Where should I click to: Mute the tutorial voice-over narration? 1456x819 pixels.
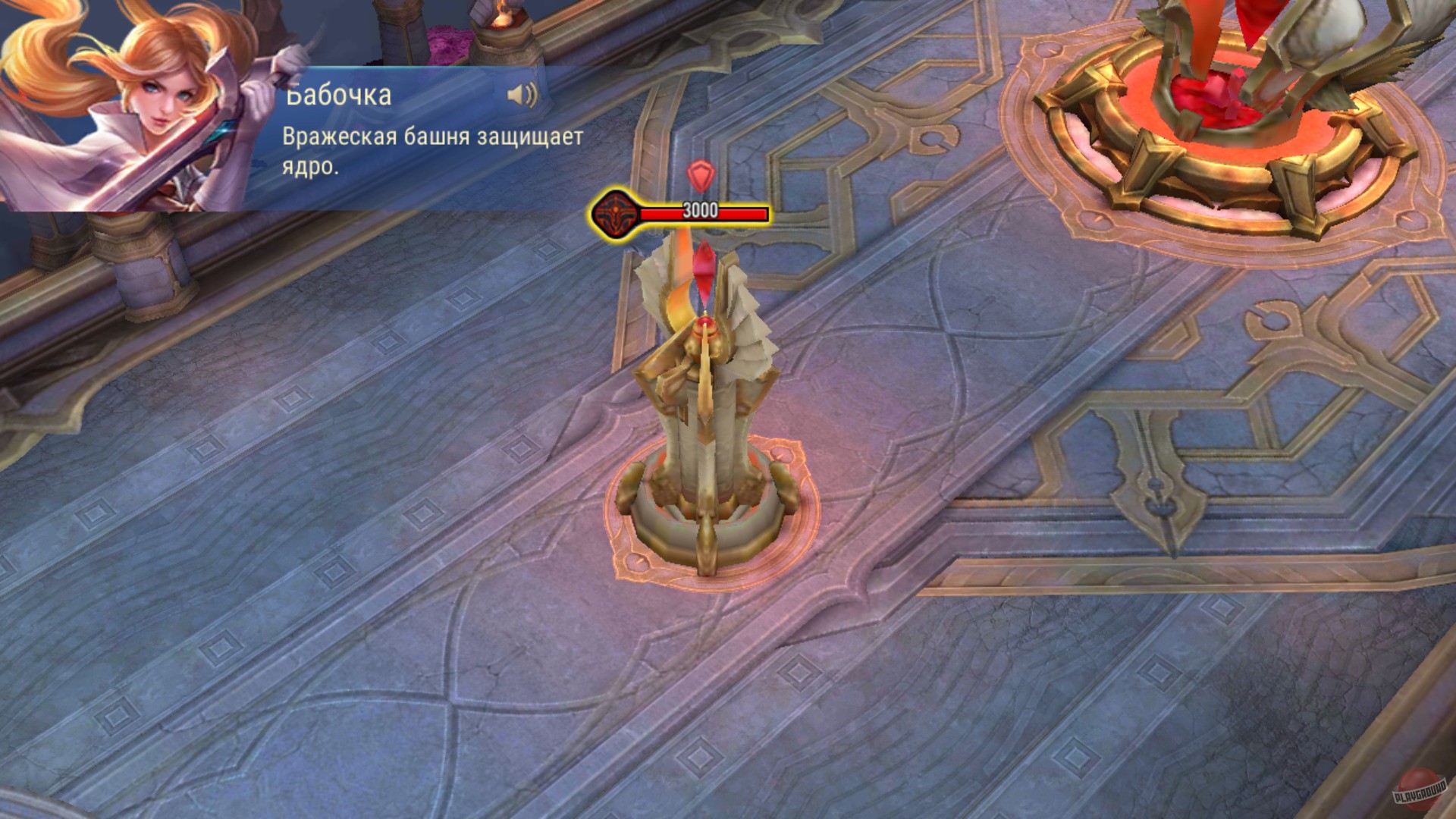[x=523, y=95]
